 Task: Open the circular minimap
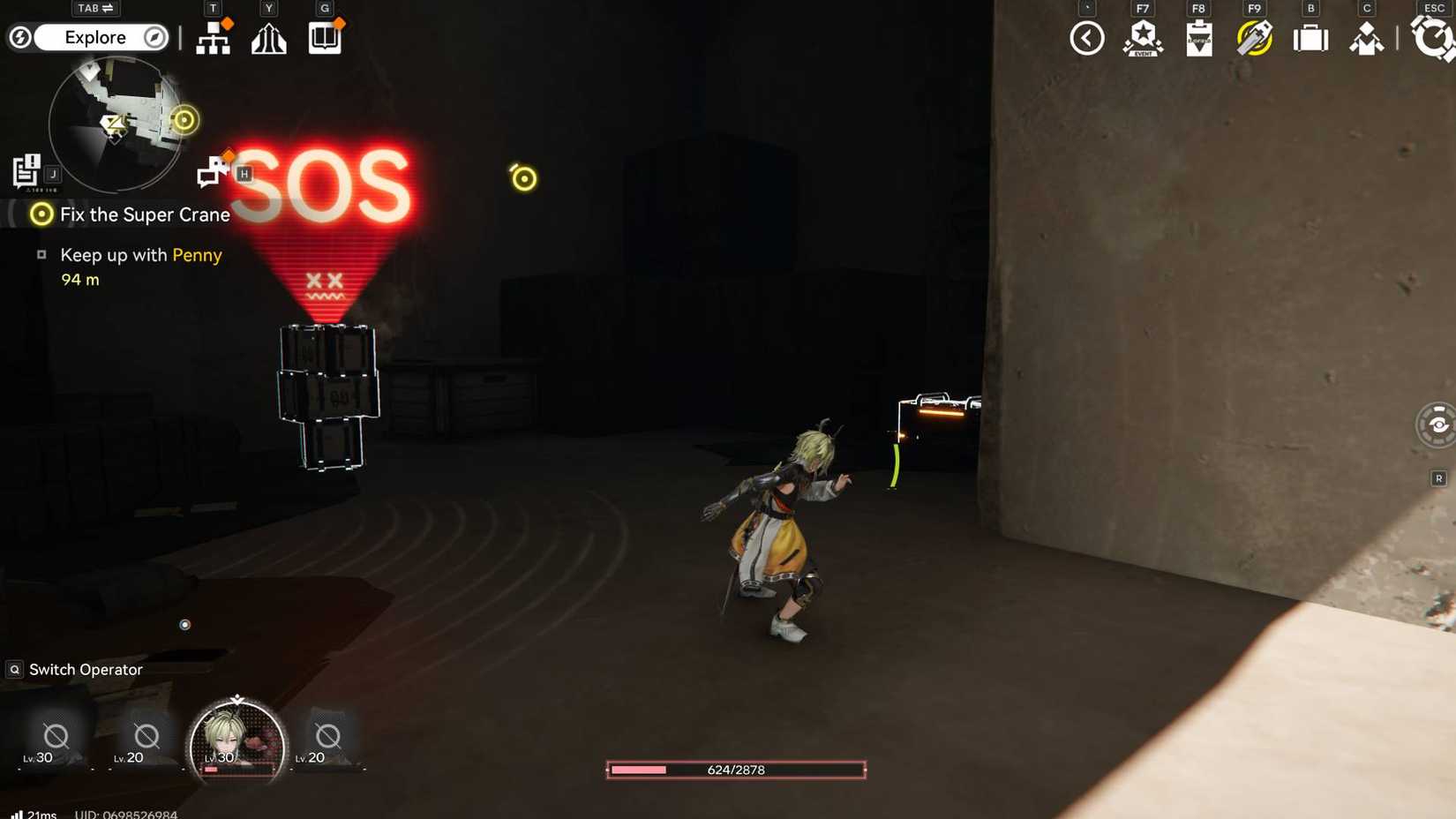click(115, 124)
